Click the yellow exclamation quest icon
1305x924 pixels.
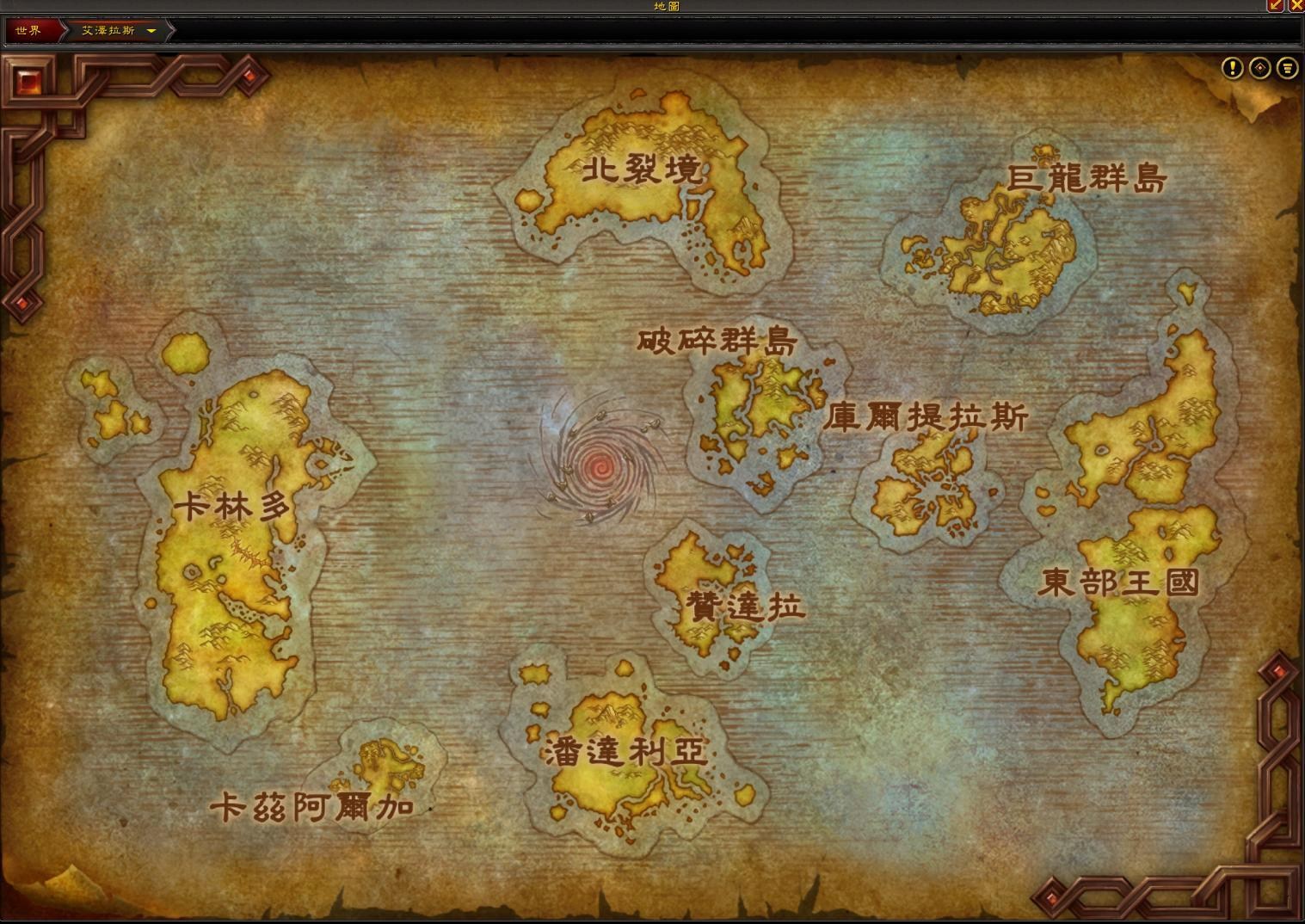point(1233,69)
